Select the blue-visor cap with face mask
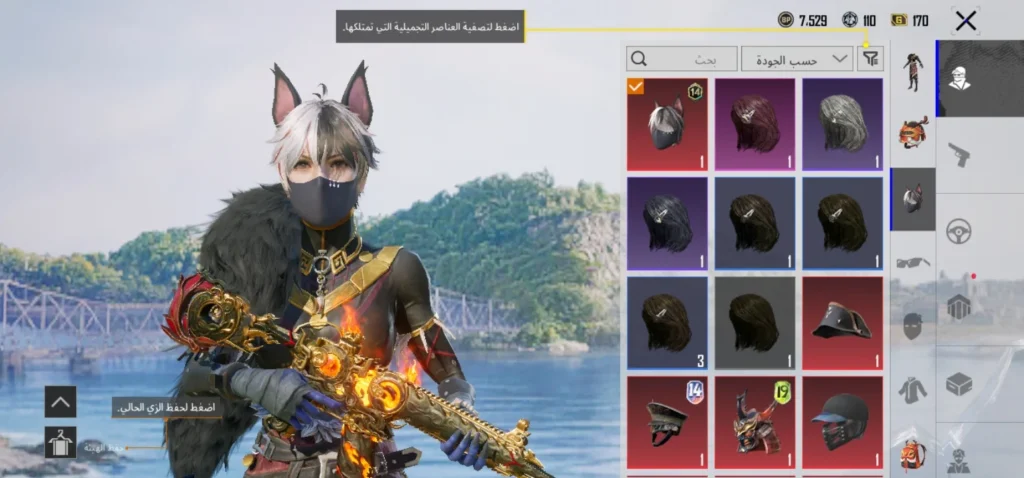1024x478 pixels. pos(842,421)
